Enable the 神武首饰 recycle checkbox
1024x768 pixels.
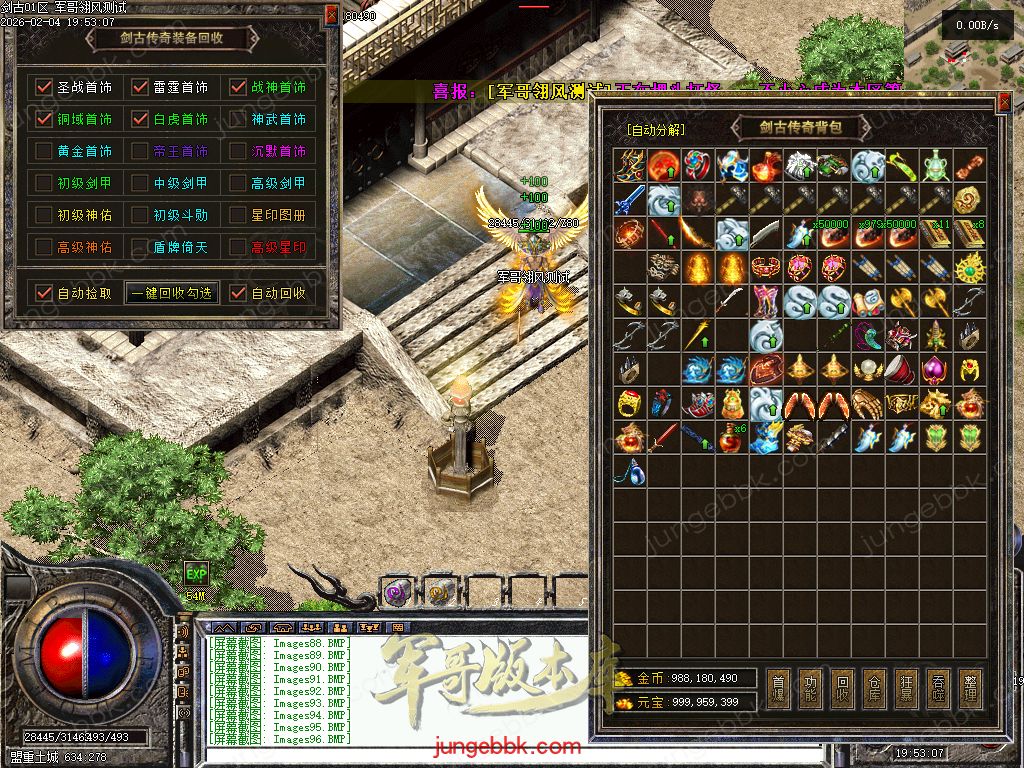238,119
